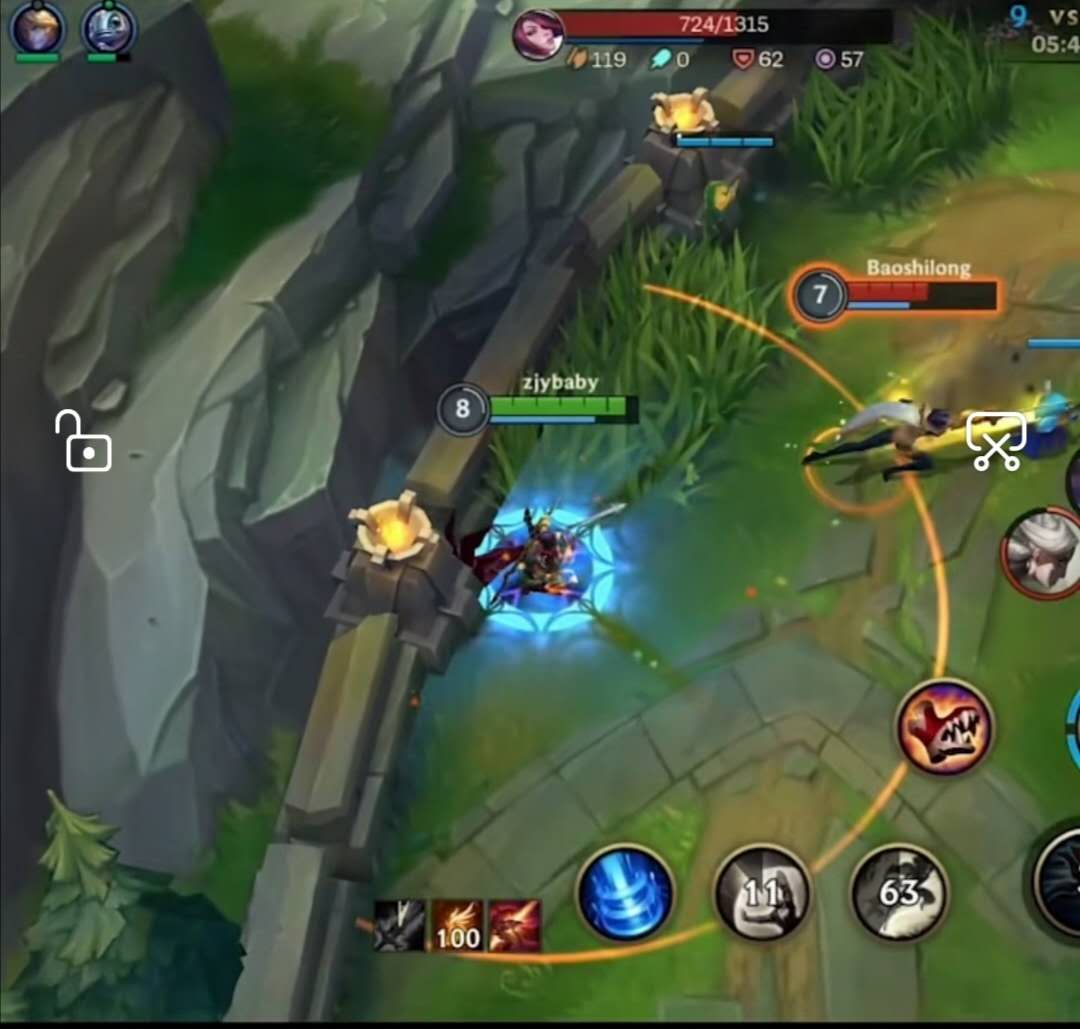Screen dimensions: 1080x1029
Task: Select the blue fish-like ally portrait
Action: point(108,27)
